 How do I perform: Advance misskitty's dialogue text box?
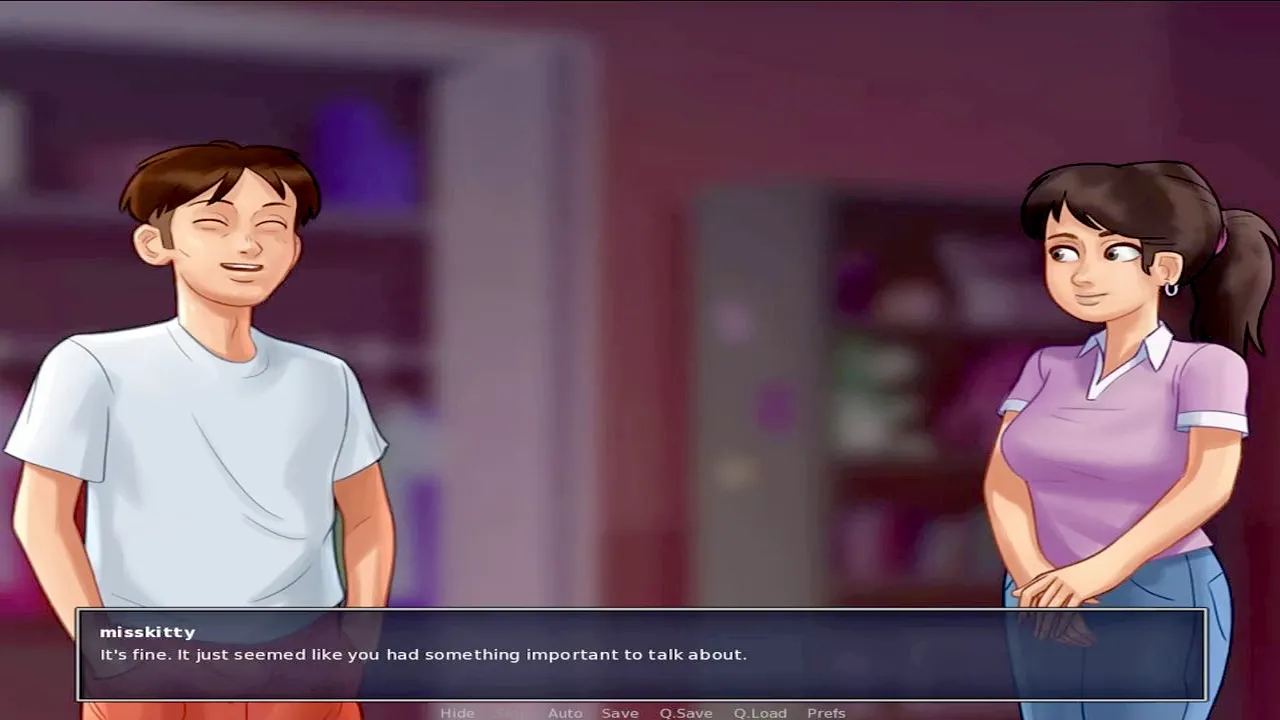pos(641,655)
